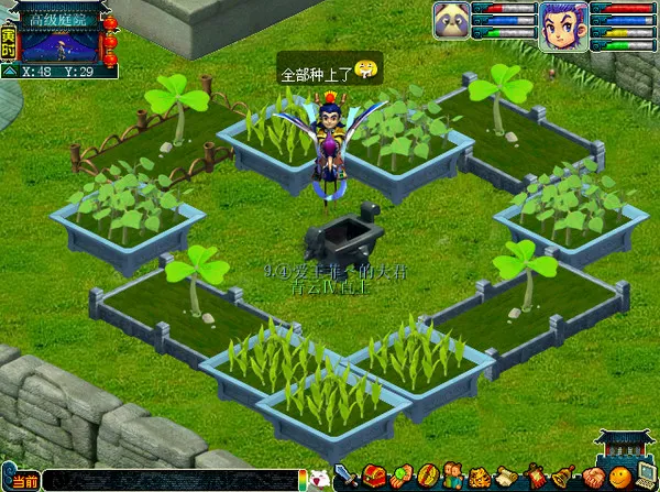Ring the golden bell icon
660x492 pixels.
[564, 474]
